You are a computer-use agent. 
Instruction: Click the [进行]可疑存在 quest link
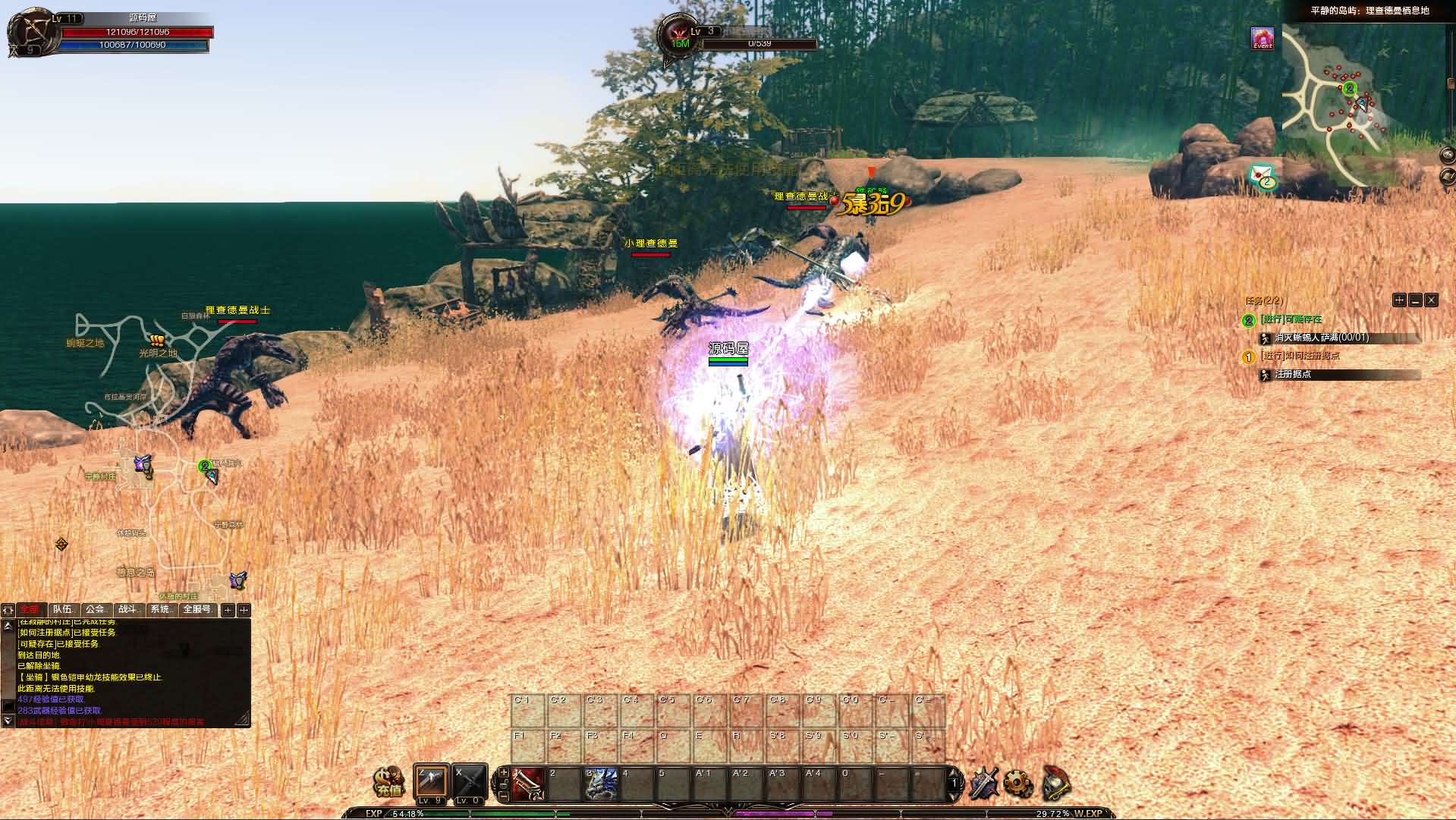tap(1291, 320)
